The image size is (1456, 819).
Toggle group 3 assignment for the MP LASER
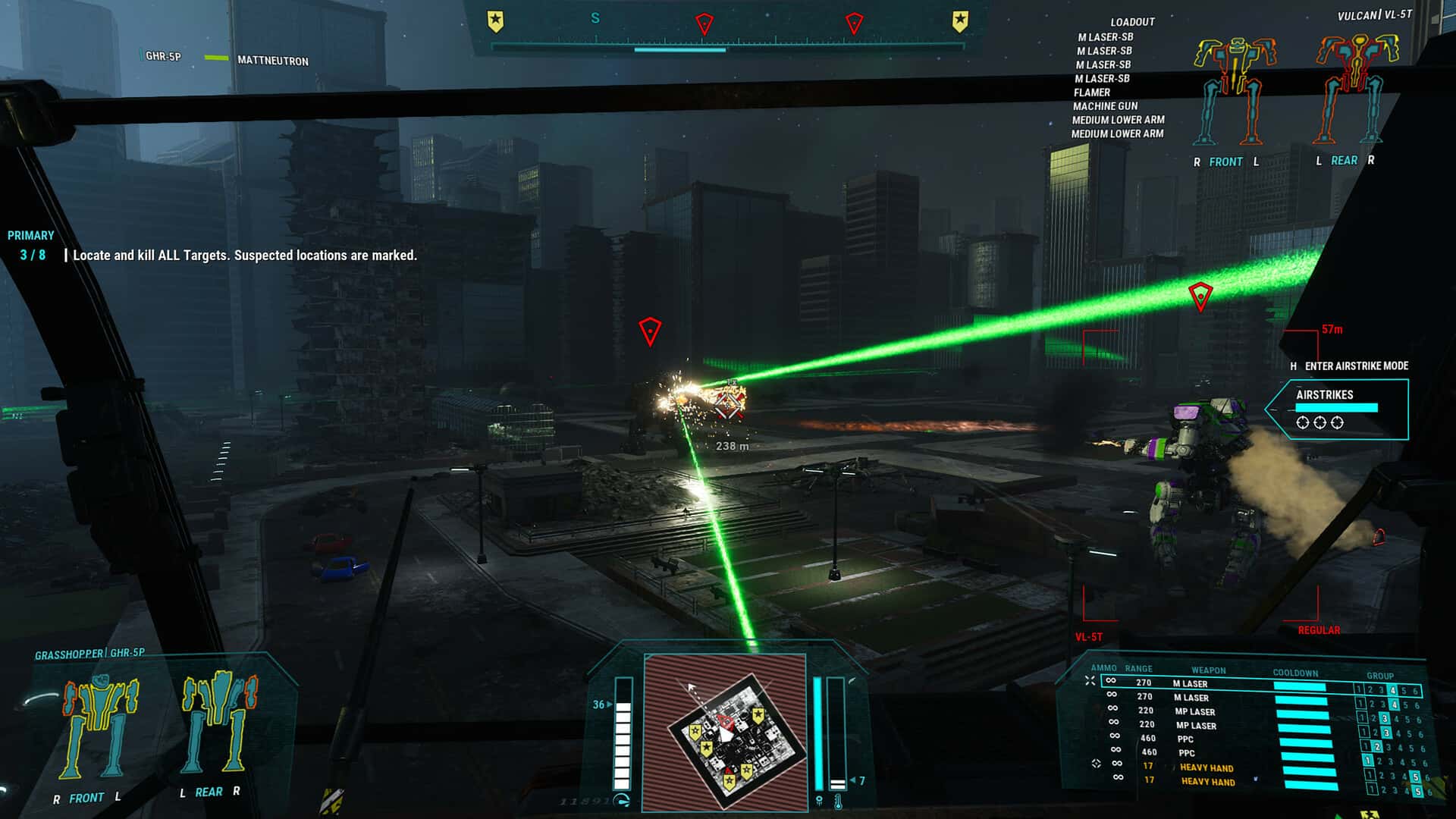click(x=1384, y=719)
